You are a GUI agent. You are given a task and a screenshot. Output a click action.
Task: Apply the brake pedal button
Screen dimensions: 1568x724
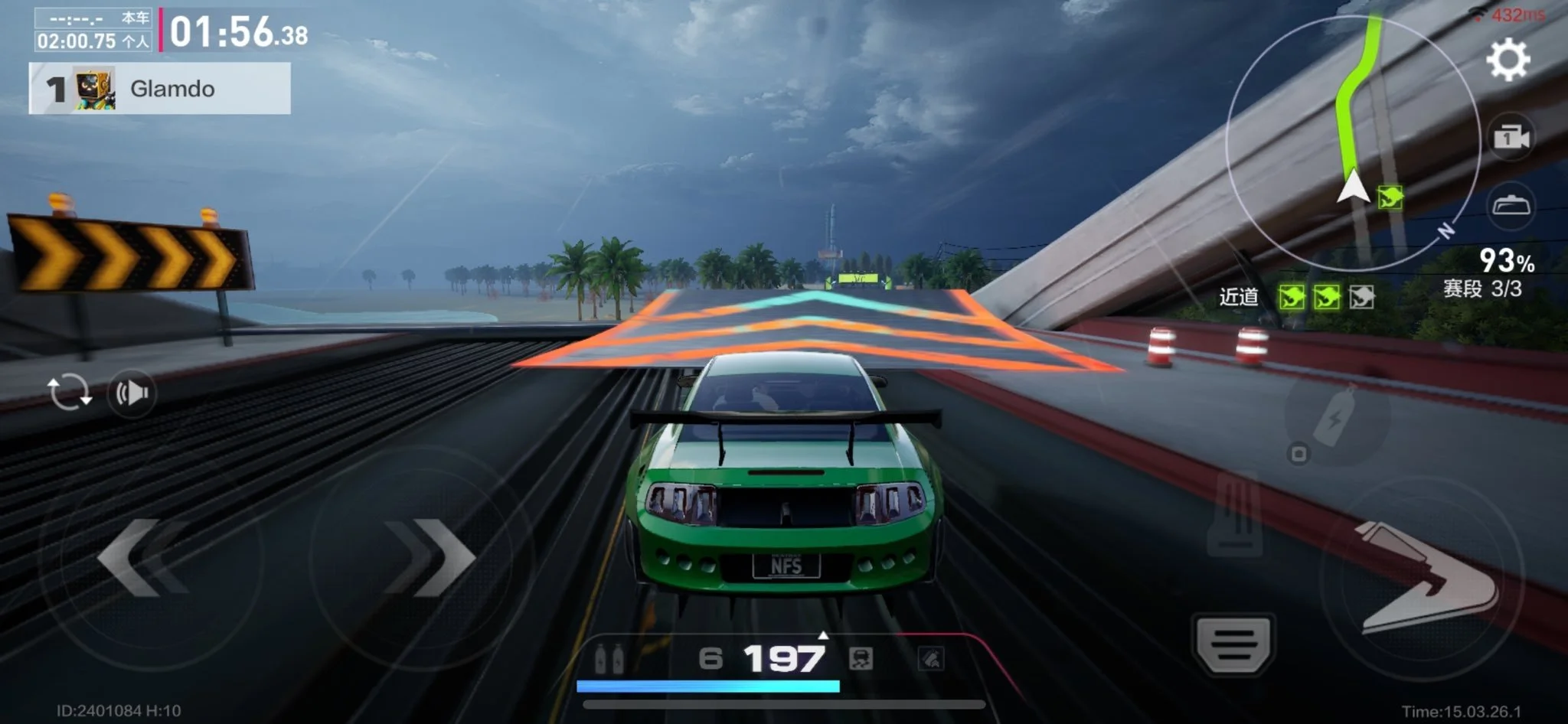point(1233,643)
